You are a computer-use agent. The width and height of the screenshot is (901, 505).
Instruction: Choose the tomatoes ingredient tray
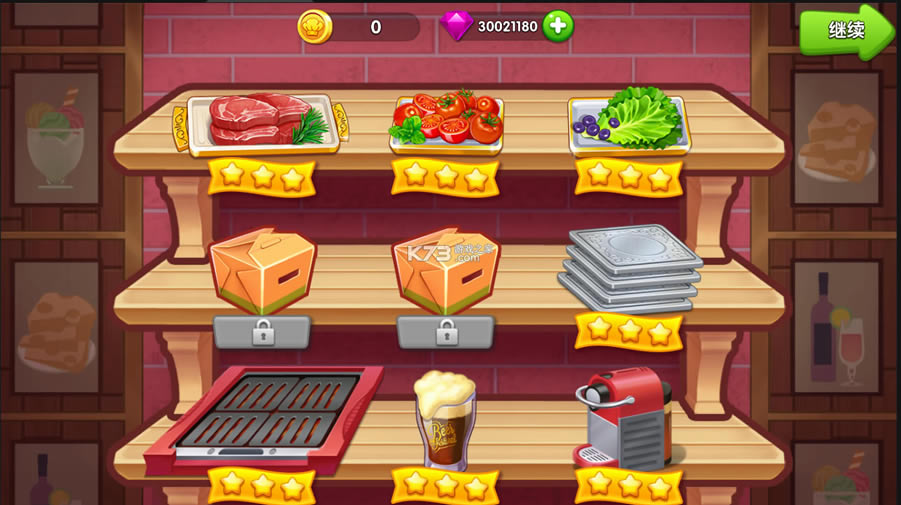tap(446, 123)
